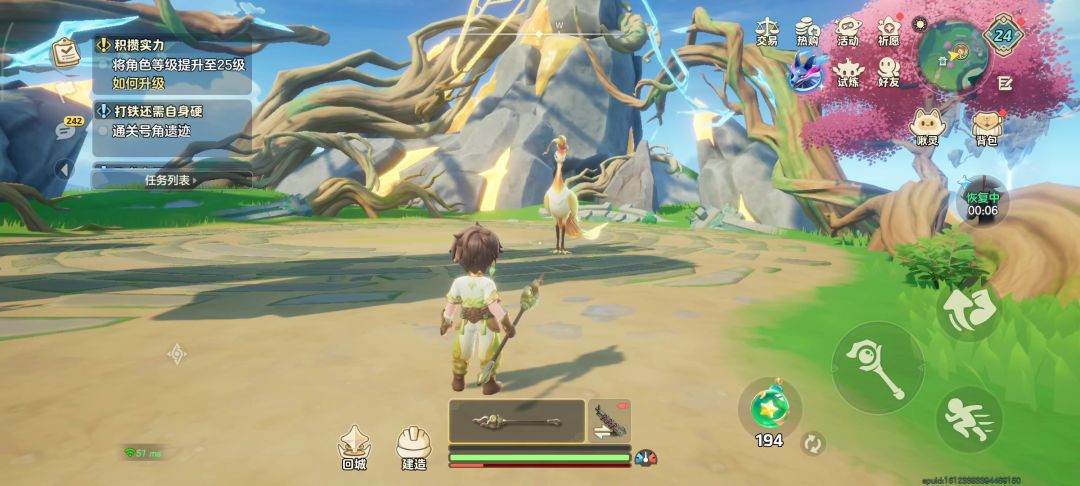Screen dimensions: 1080x486
Task: Open the 建造 build menu
Action: point(414,448)
